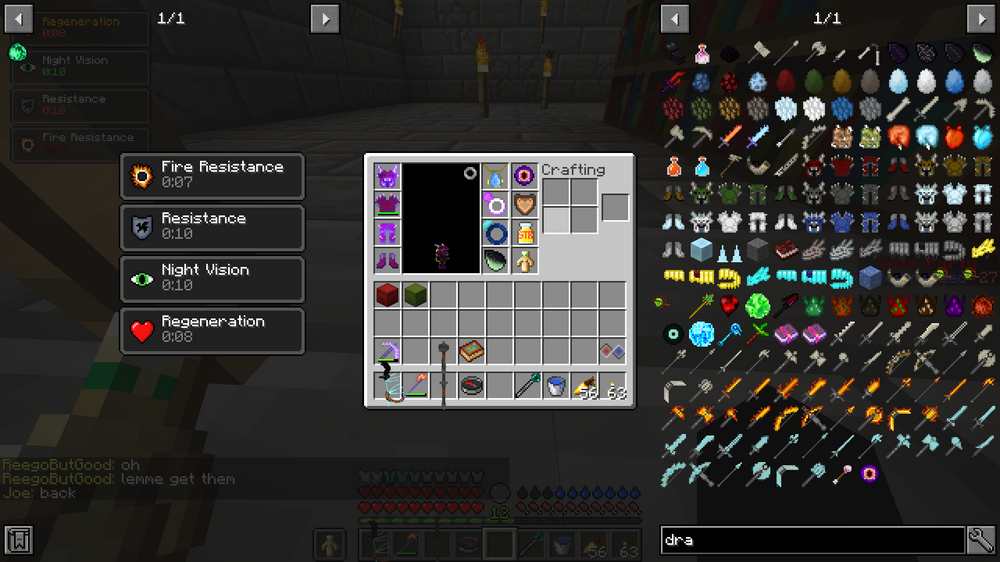This screenshot has height=562, width=1000.
Task: Select the green block in inventory
Action: [x=415, y=295]
